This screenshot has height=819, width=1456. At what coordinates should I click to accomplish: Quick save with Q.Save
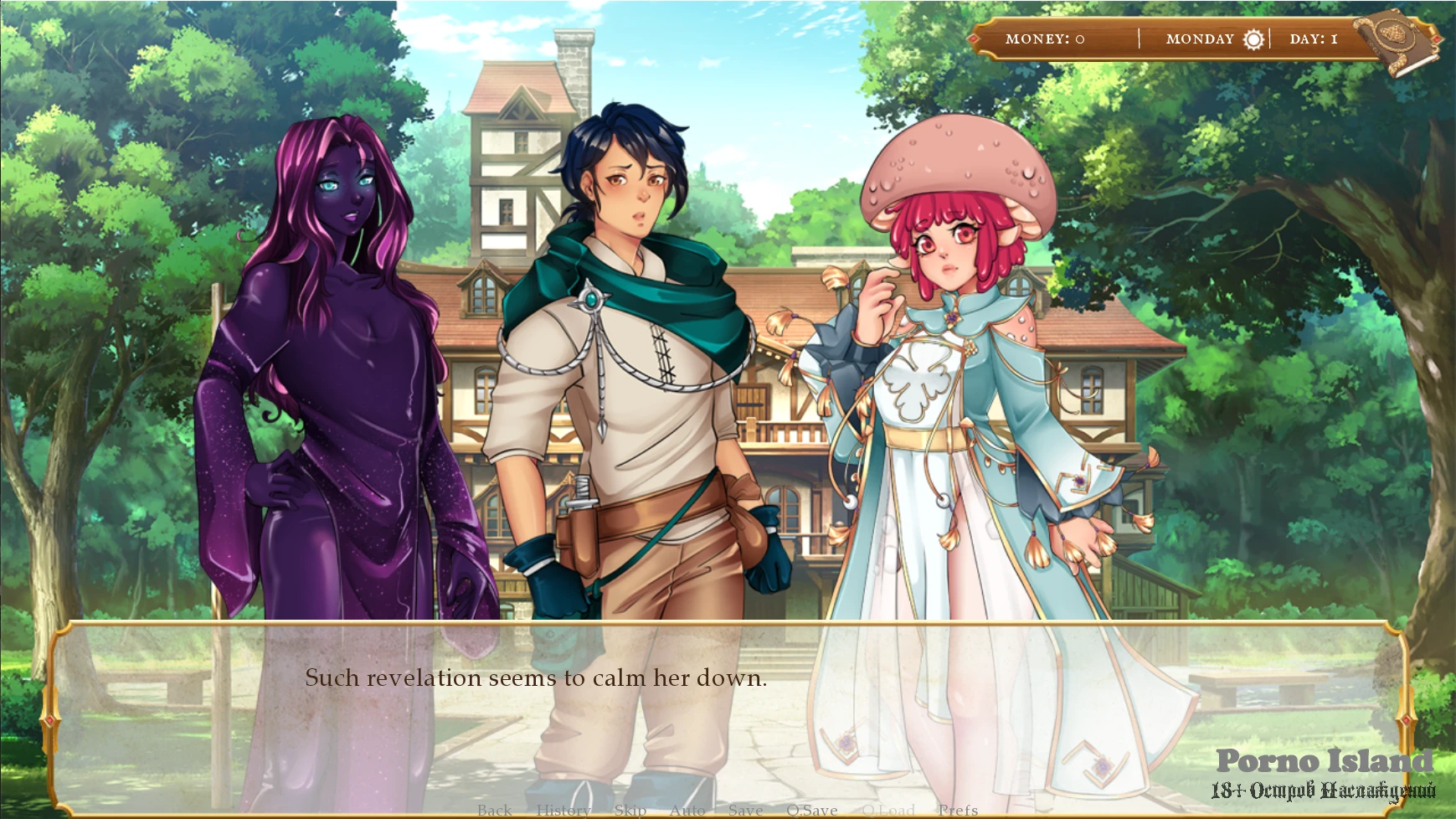click(x=811, y=810)
